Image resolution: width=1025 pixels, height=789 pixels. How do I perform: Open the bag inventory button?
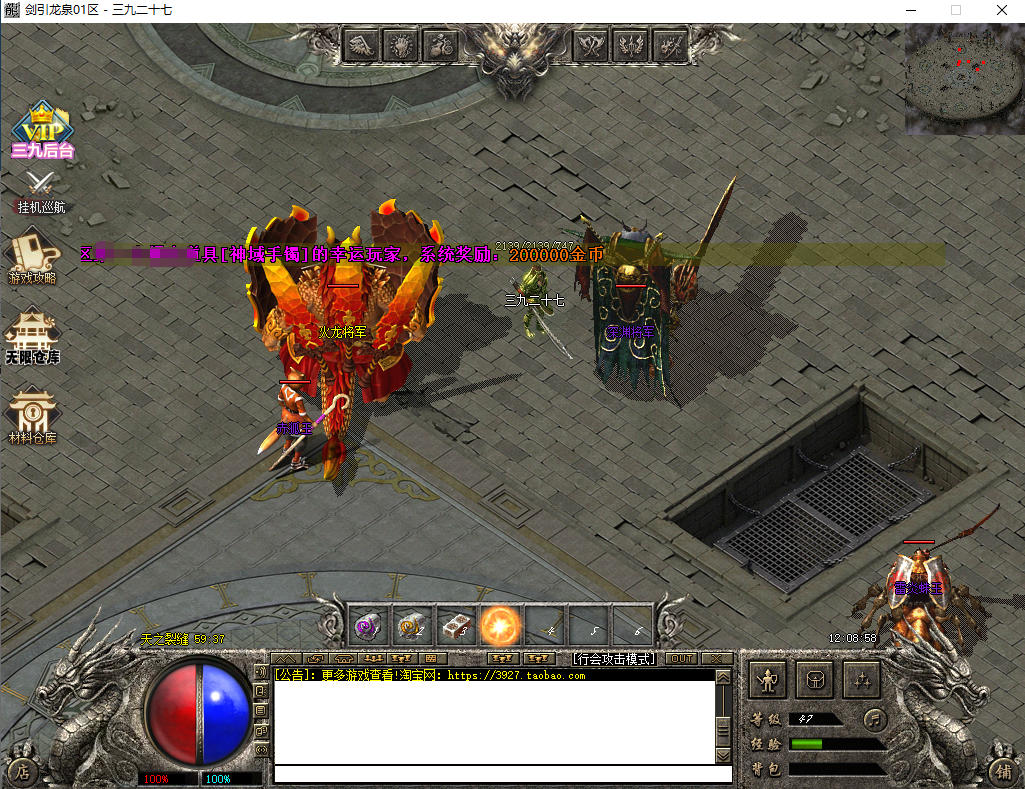click(814, 680)
